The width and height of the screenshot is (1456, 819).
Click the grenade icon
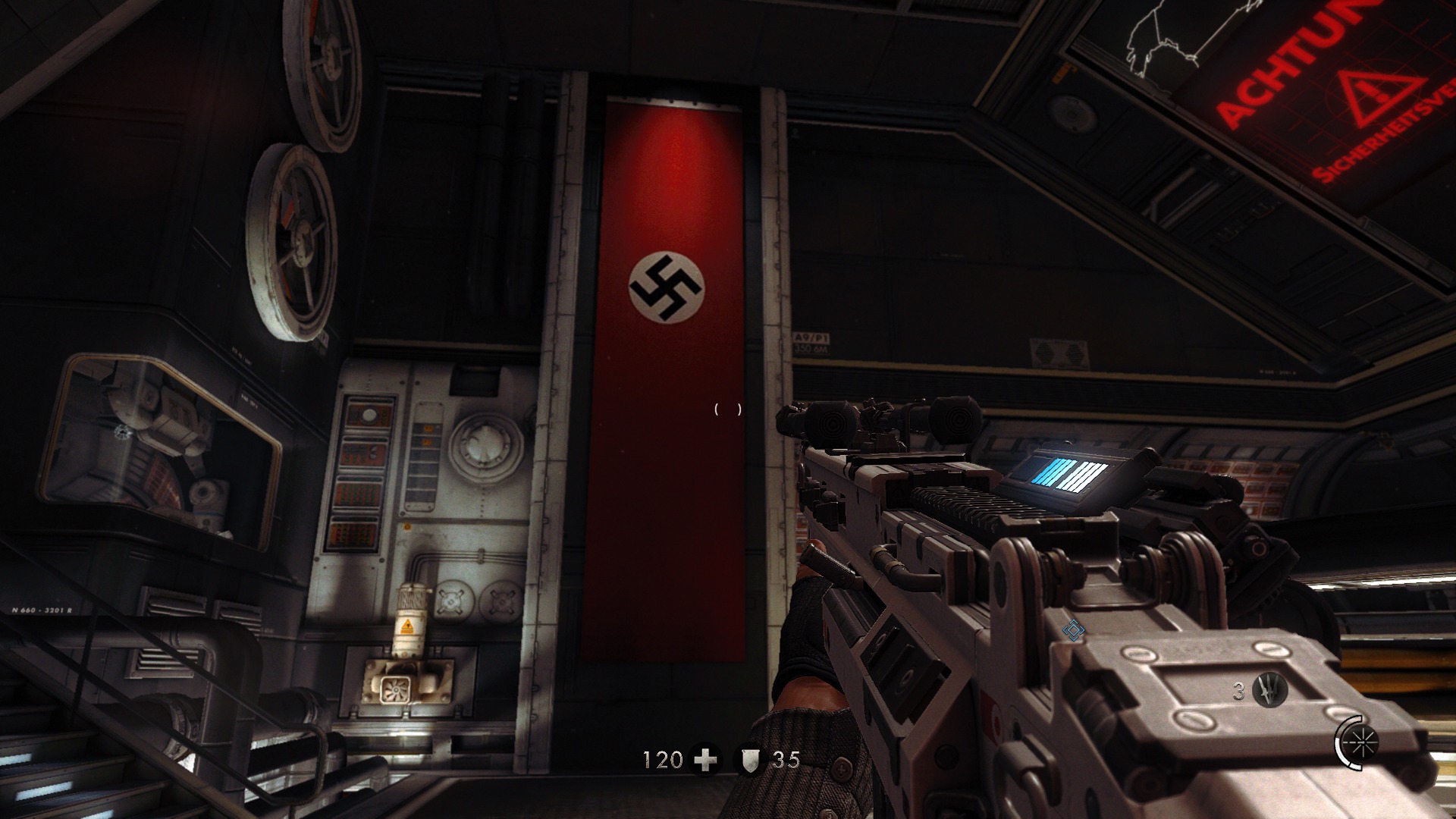pyautogui.click(x=1269, y=691)
